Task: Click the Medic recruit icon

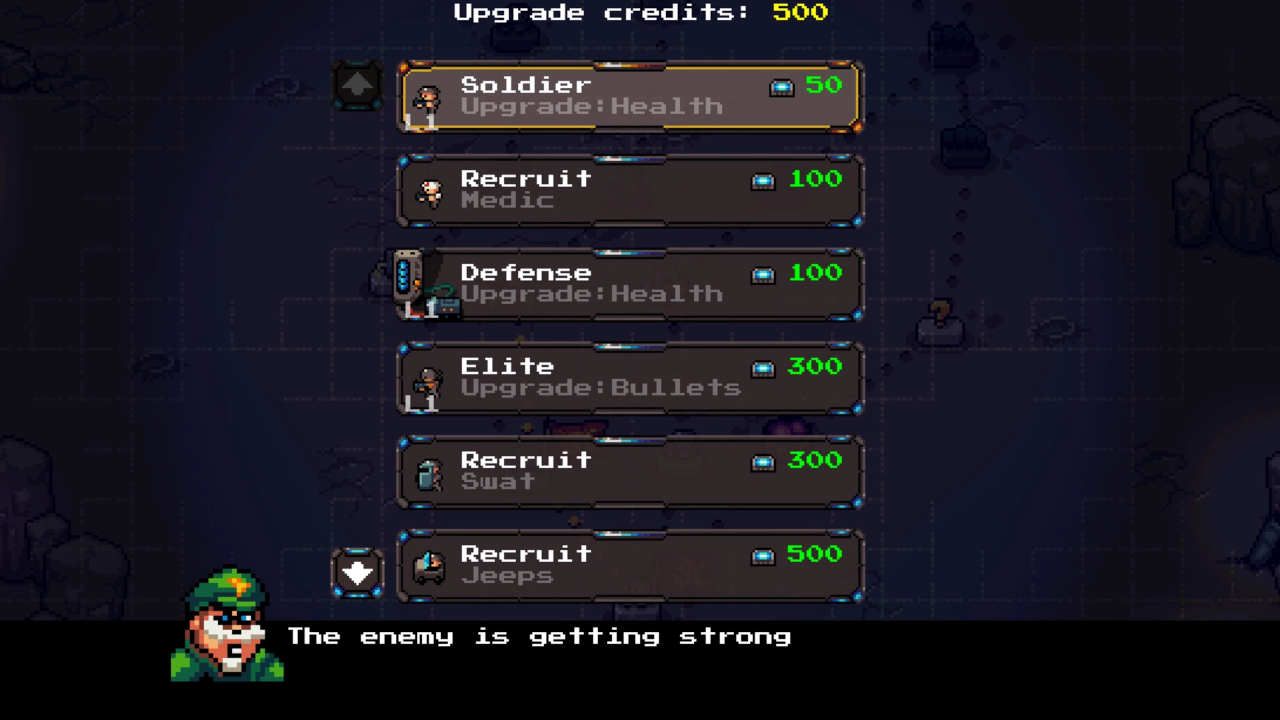Action: 428,192
